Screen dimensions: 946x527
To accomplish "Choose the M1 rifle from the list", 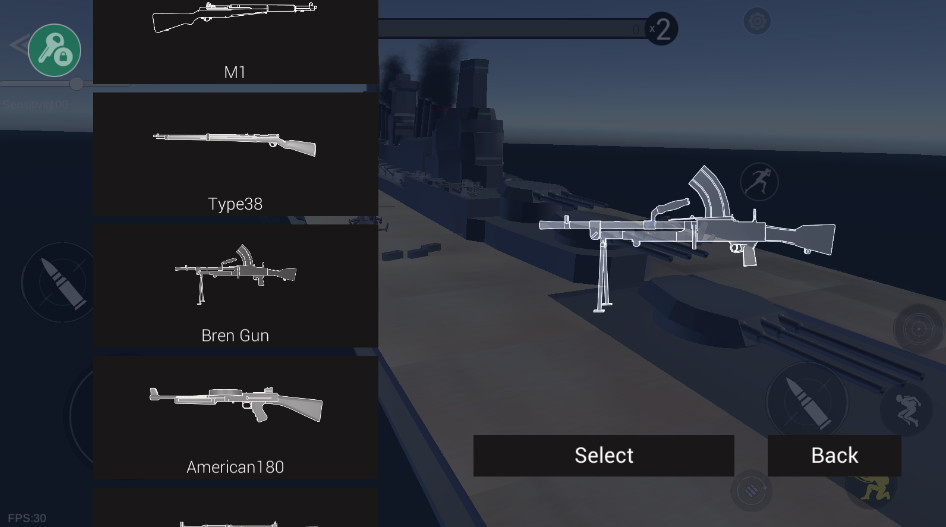I will [x=235, y=40].
